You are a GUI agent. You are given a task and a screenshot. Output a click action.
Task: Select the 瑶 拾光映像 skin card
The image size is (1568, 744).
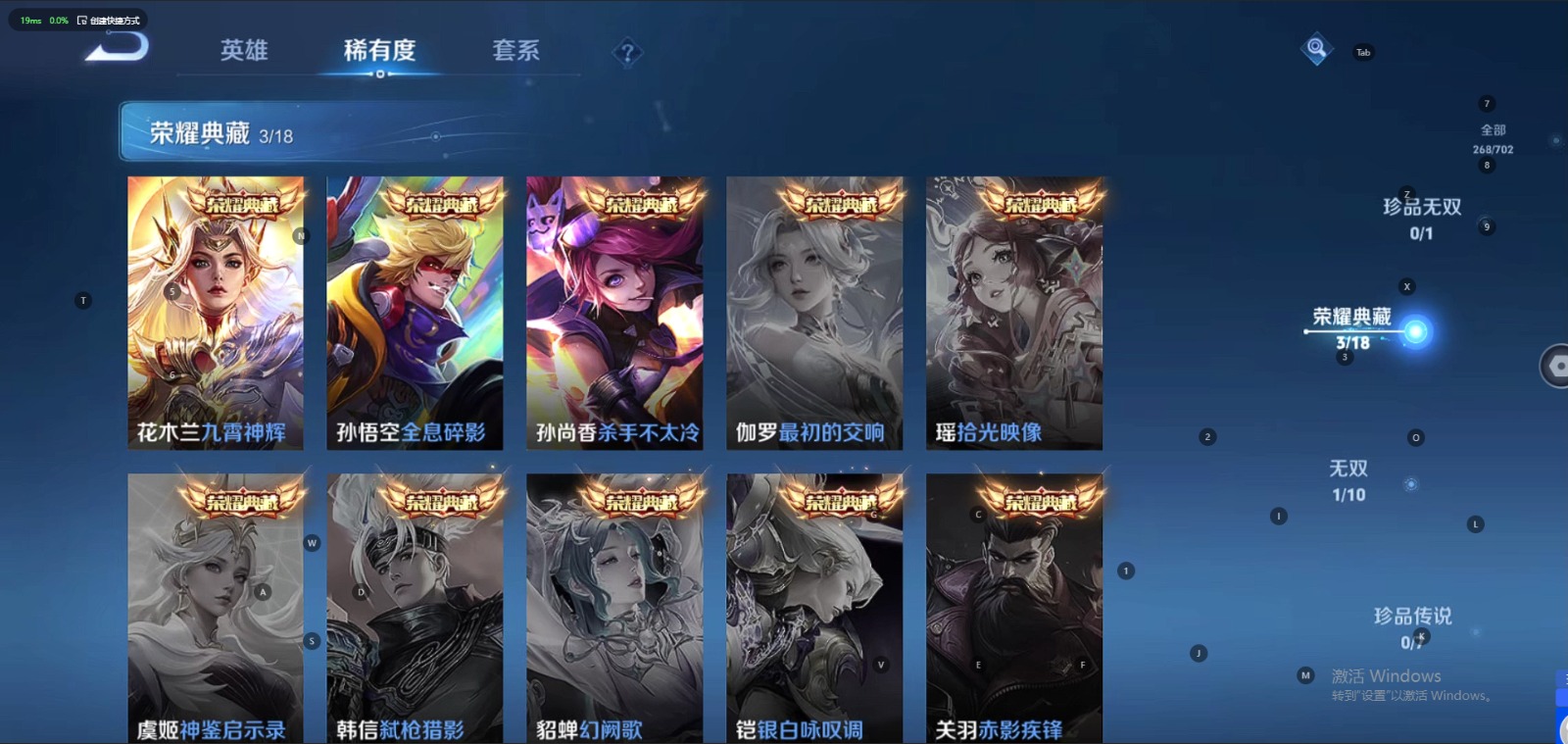(x=1014, y=313)
